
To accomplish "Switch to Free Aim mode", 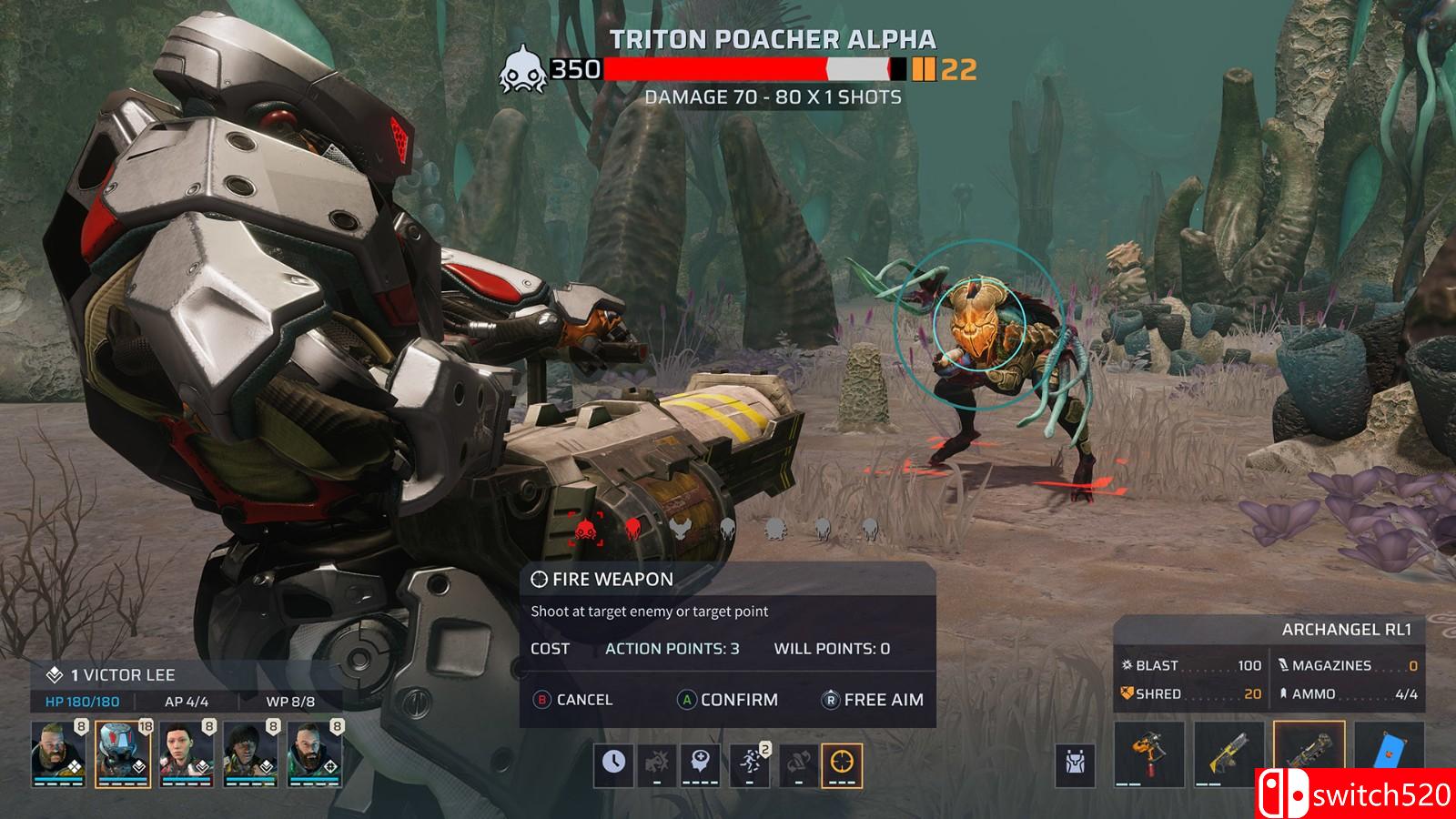I will tap(873, 700).
